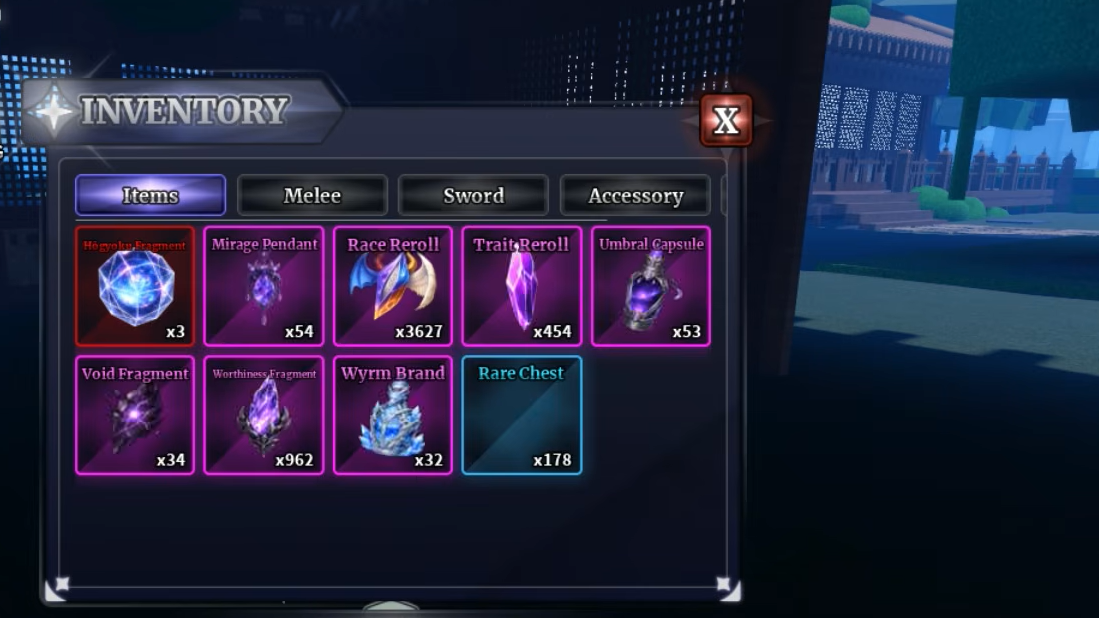The image size is (1099, 618).
Task: Select the Rare Chest slot
Action: (522, 415)
